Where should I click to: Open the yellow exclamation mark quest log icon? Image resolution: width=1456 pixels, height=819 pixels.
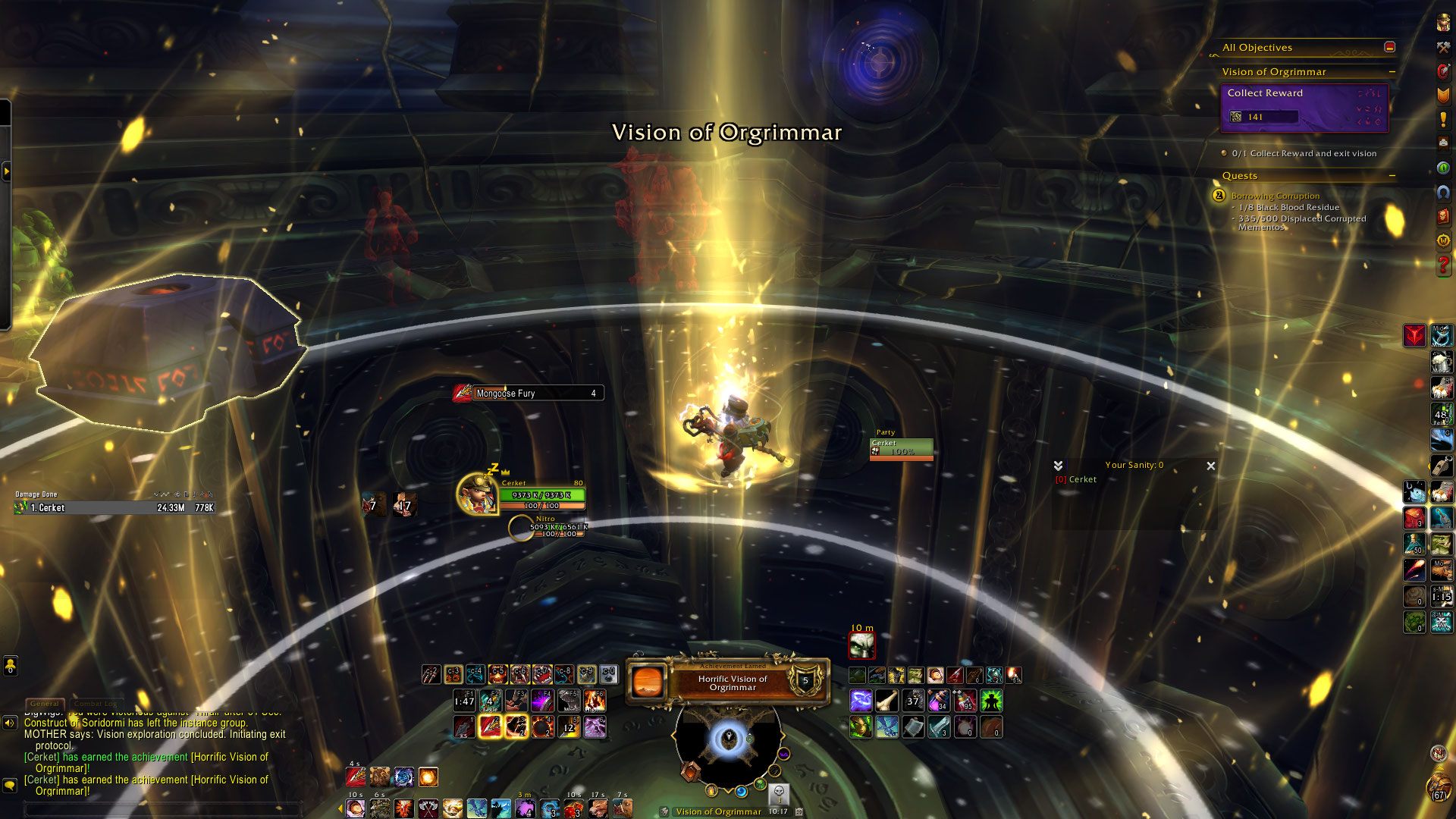click(1443, 119)
